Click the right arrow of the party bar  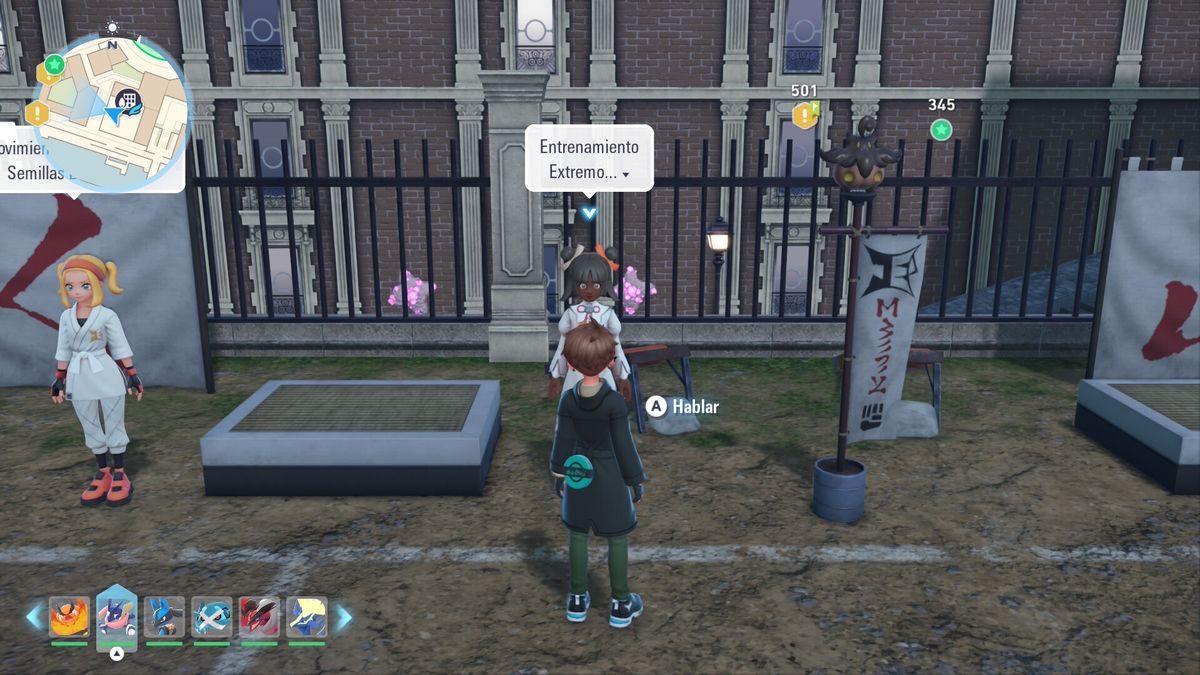[342, 617]
